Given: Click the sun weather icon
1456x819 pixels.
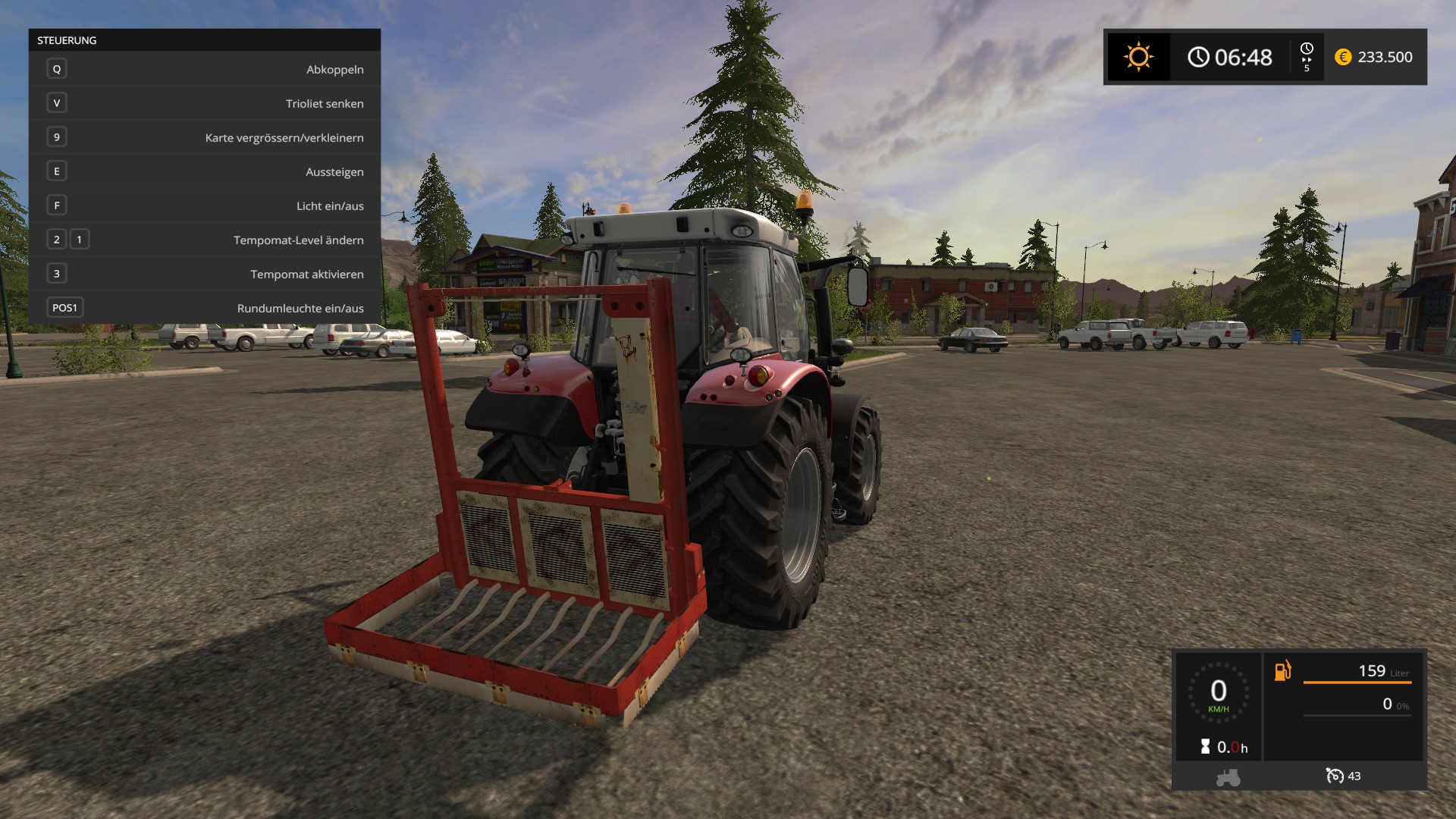Looking at the screenshot, I should point(1138,57).
